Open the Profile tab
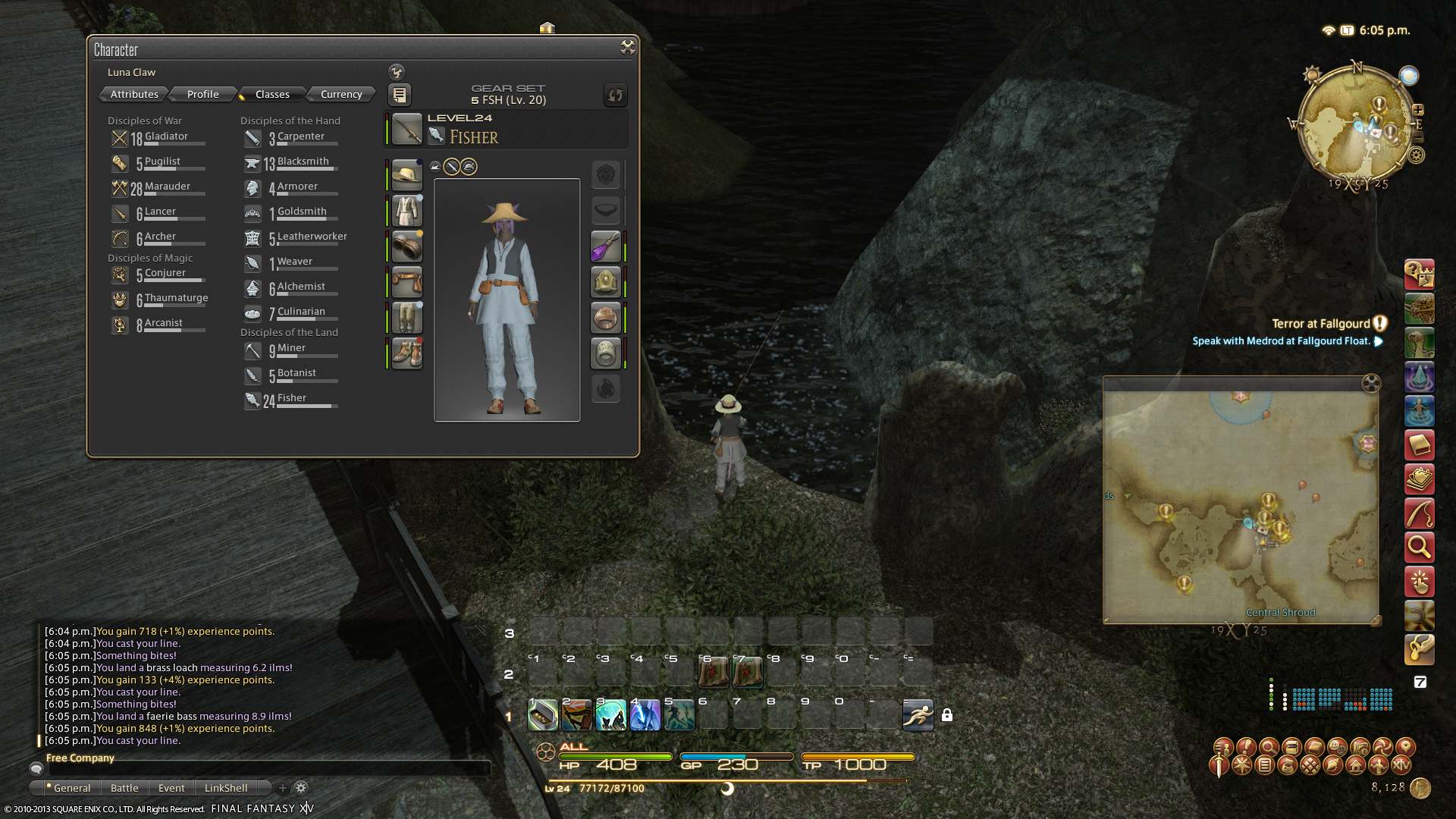1456x819 pixels. (202, 94)
